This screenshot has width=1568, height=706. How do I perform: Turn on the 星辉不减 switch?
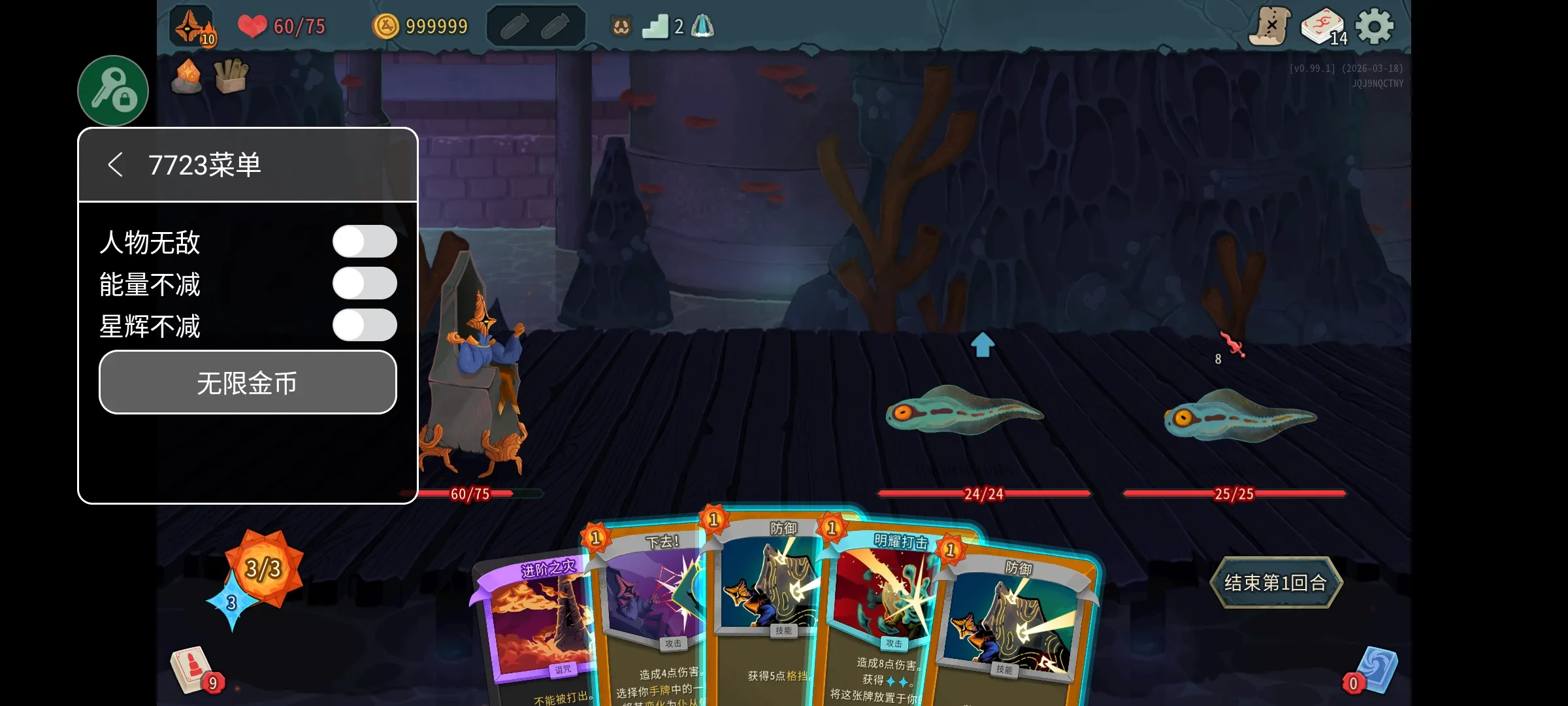pos(365,326)
